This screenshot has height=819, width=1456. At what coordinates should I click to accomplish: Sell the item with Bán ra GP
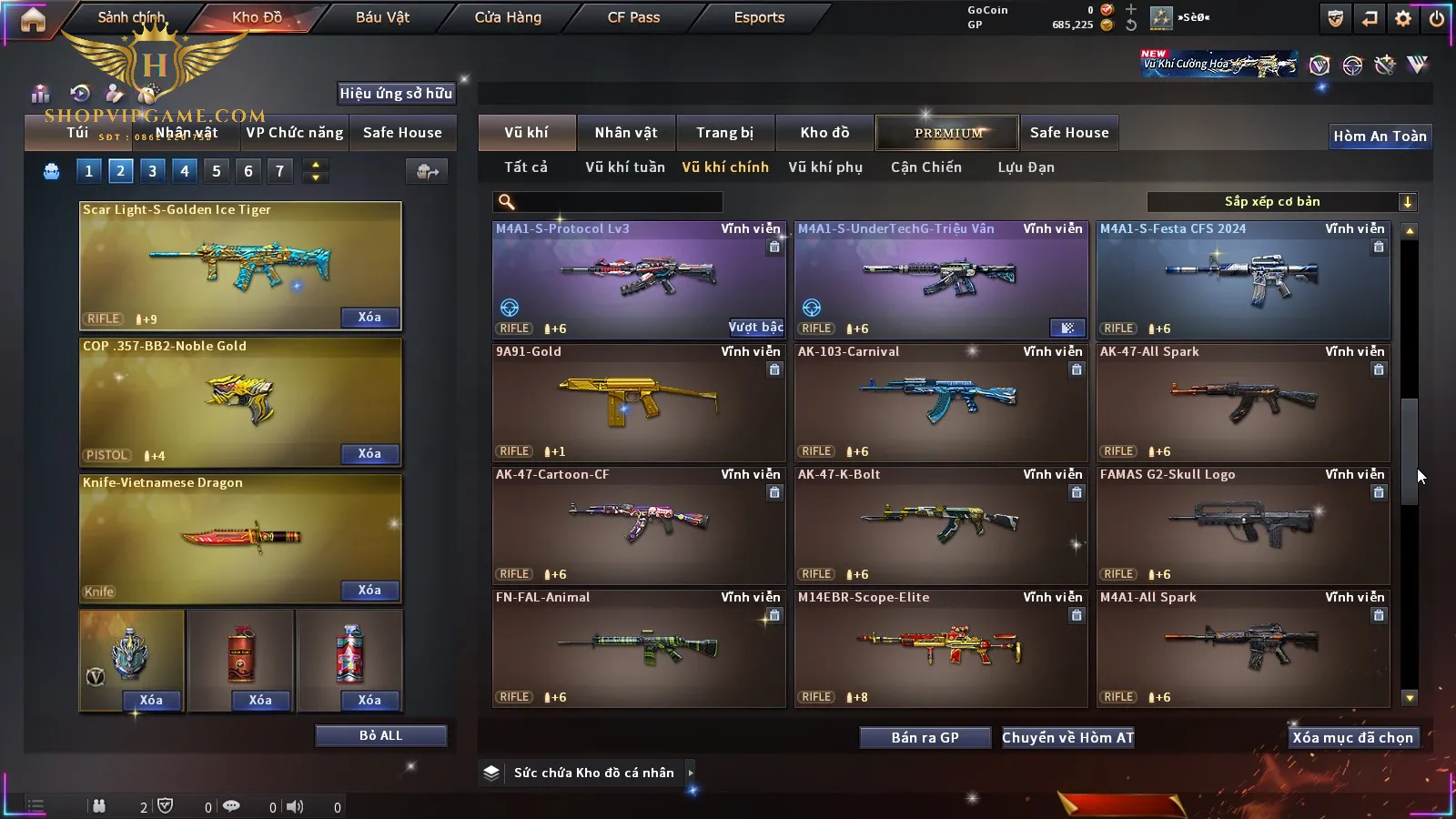pos(925,738)
